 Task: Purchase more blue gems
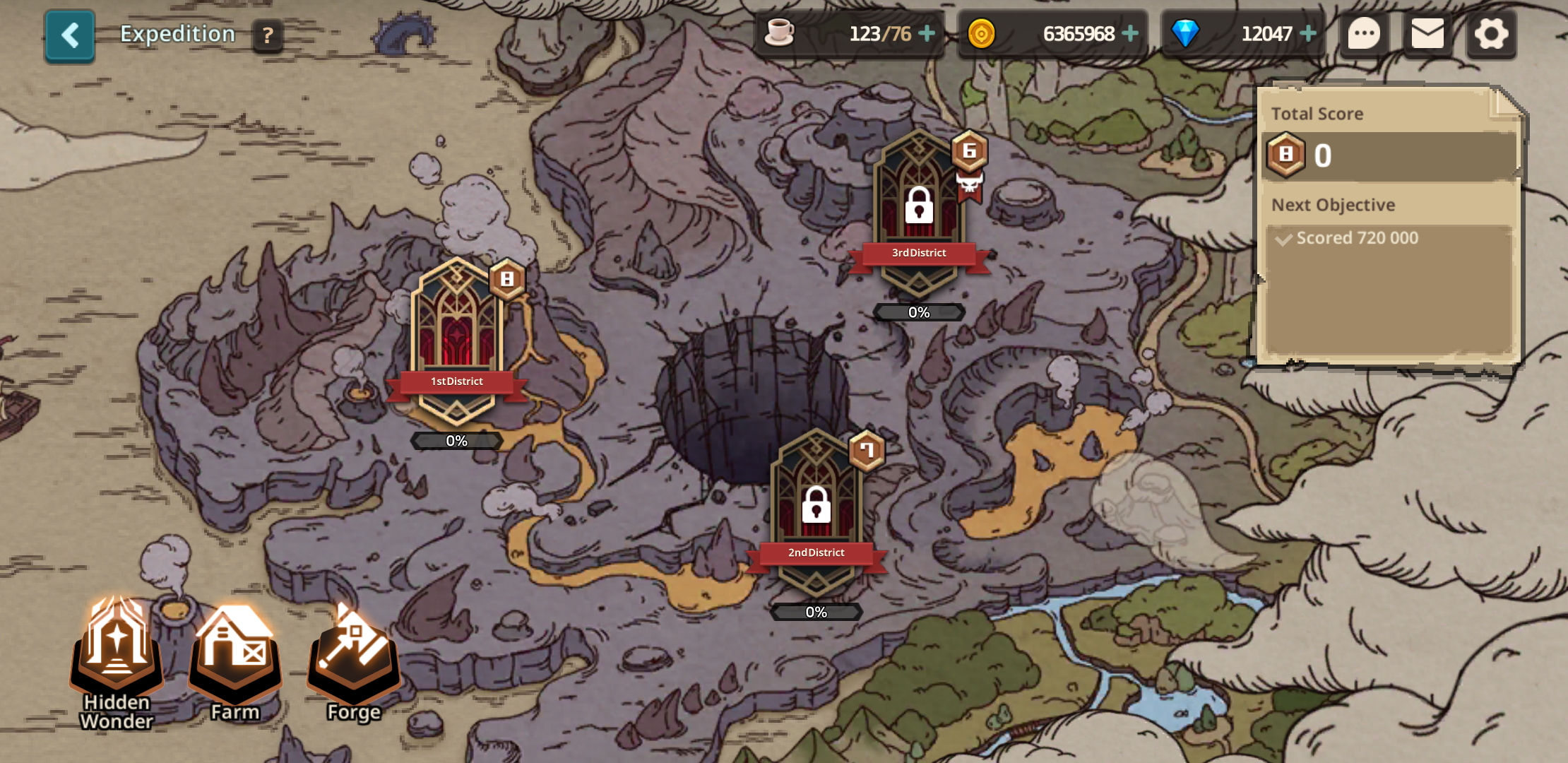click(x=1308, y=34)
